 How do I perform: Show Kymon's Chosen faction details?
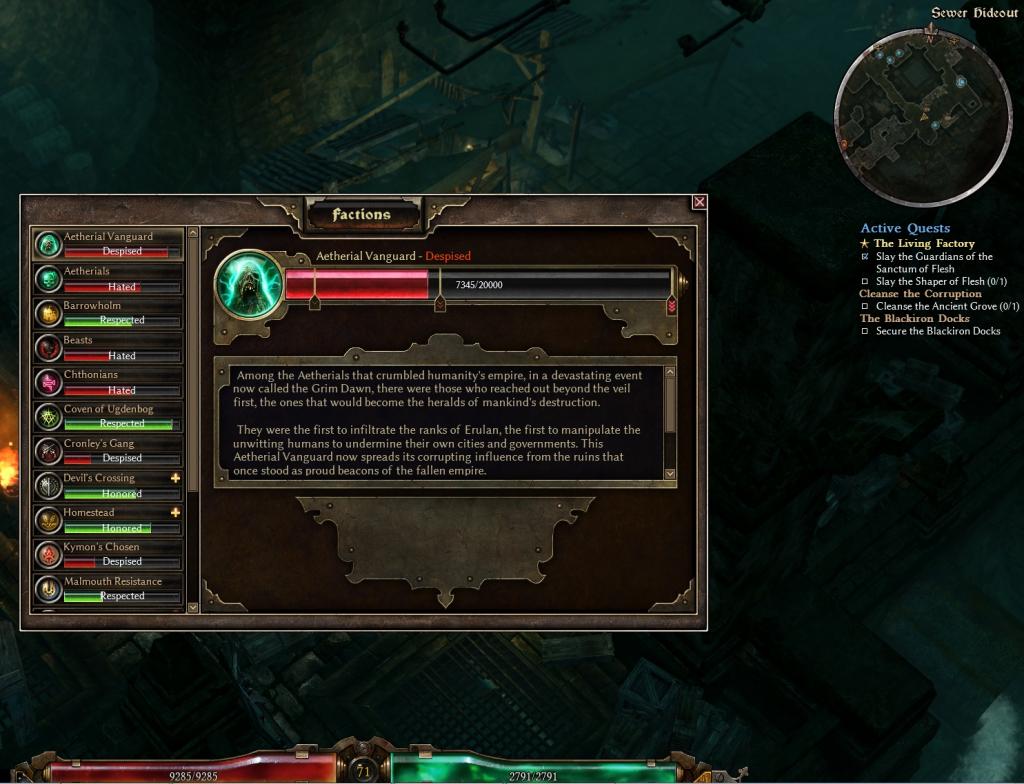(x=108, y=554)
